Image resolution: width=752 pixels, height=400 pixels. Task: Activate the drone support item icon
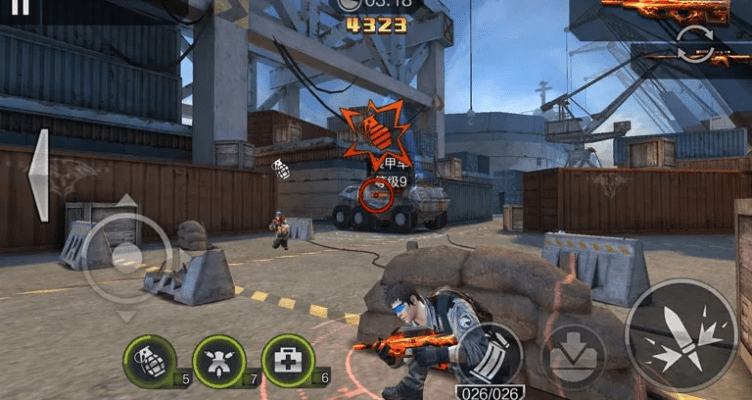pos(218,360)
